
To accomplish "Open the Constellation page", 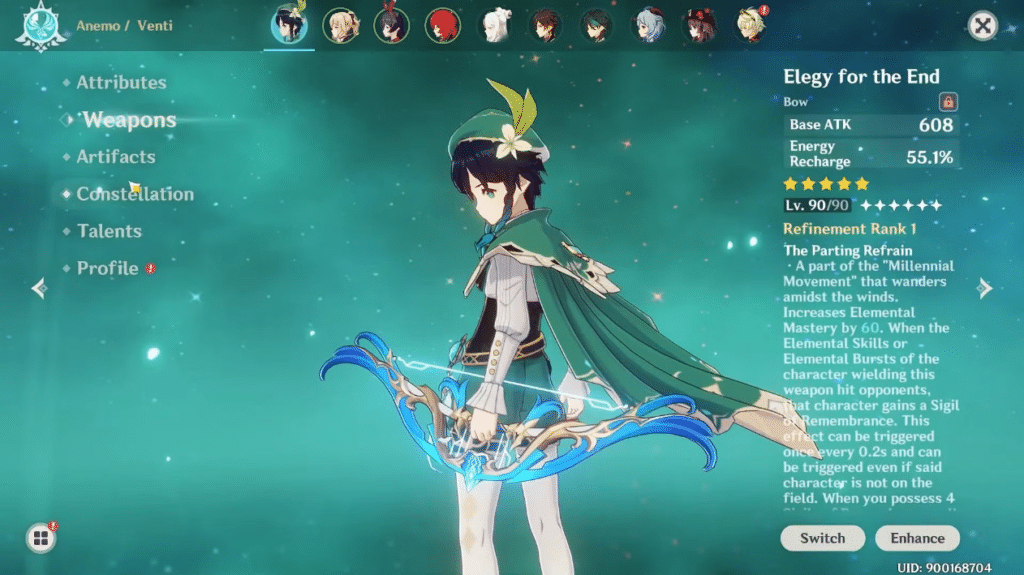I will (x=135, y=194).
